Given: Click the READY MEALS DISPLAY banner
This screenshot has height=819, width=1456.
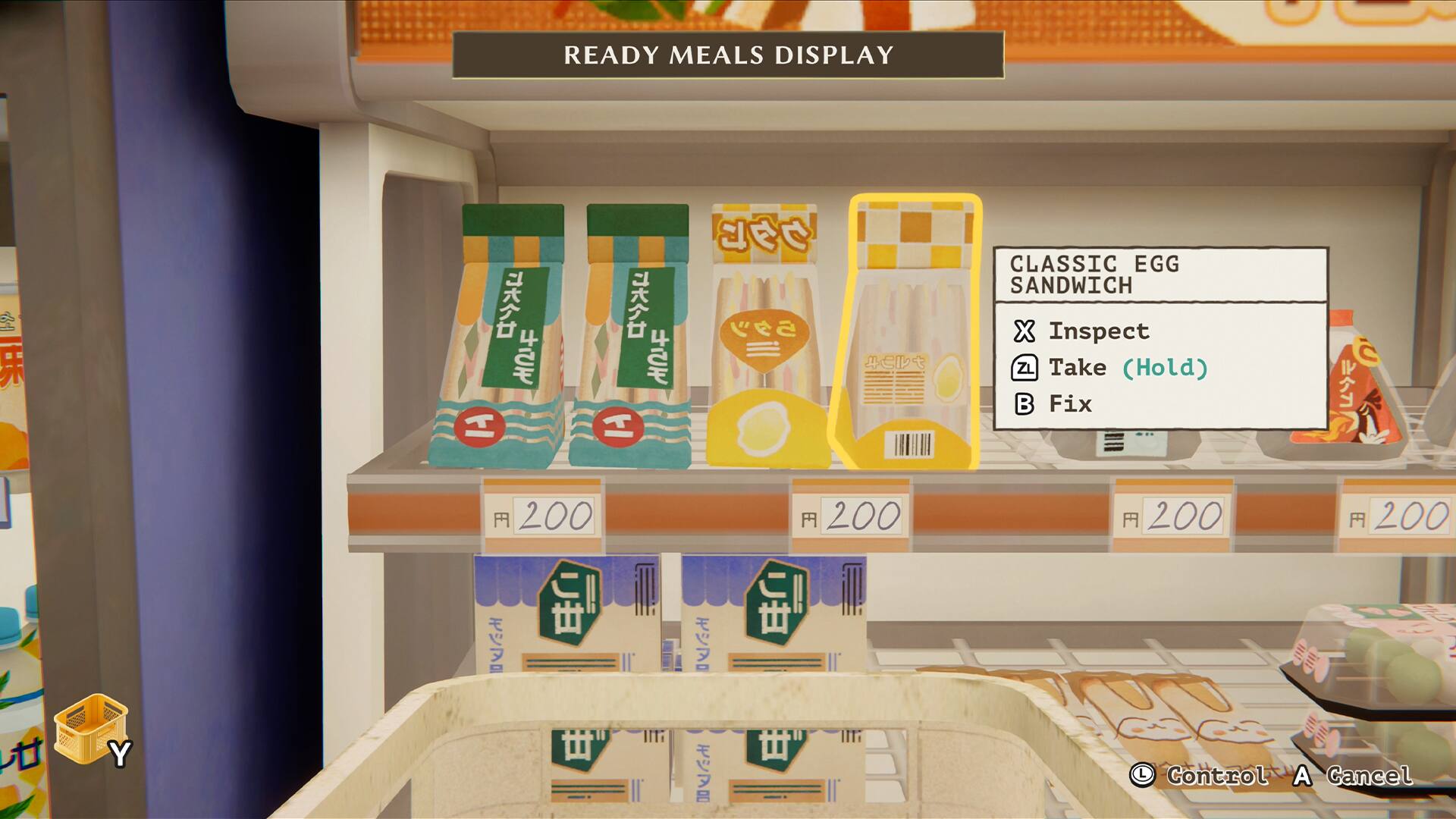Looking at the screenshot, I should (726, 55).
